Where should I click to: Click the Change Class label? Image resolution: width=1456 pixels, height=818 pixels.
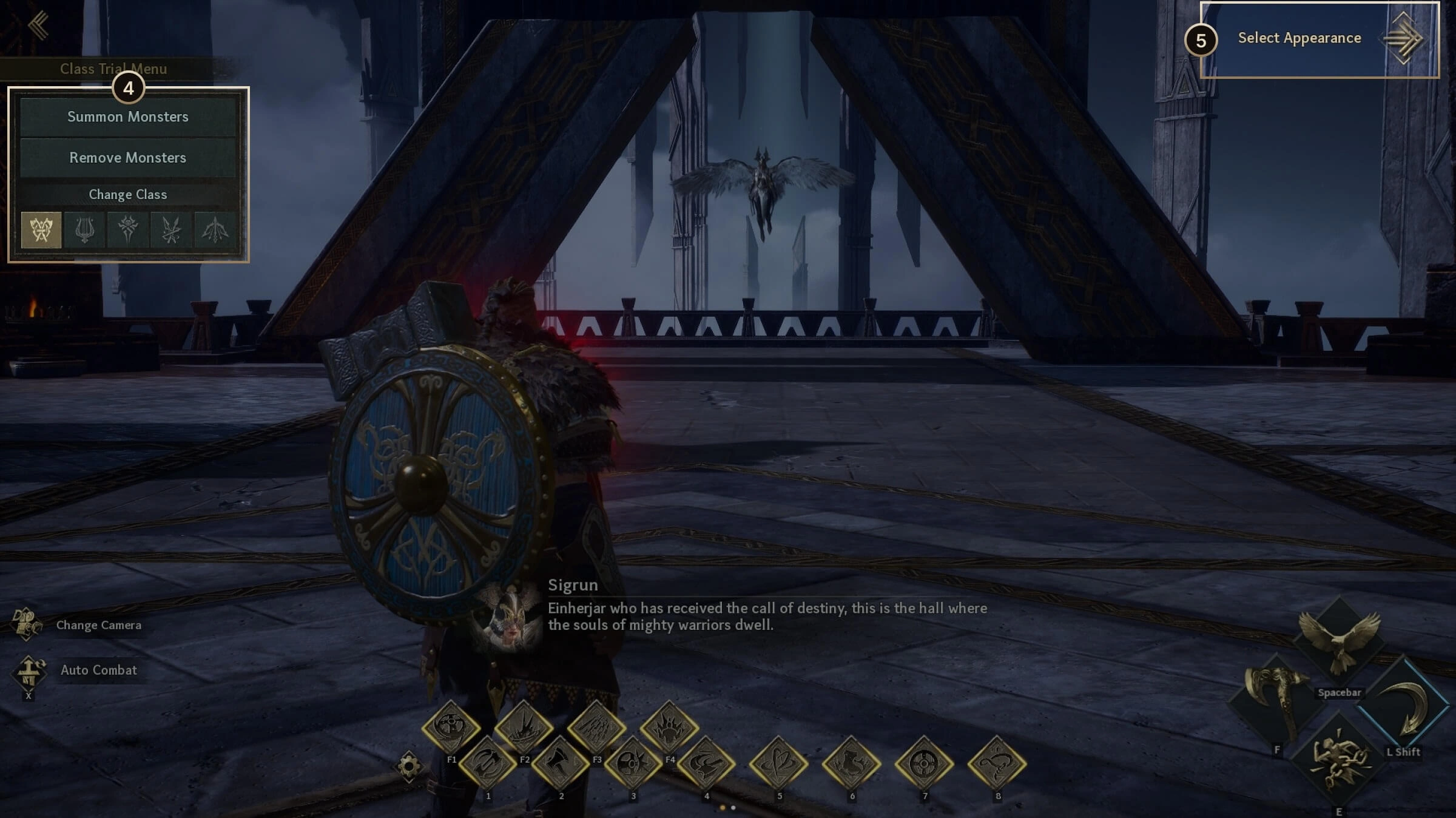(127, 195)
